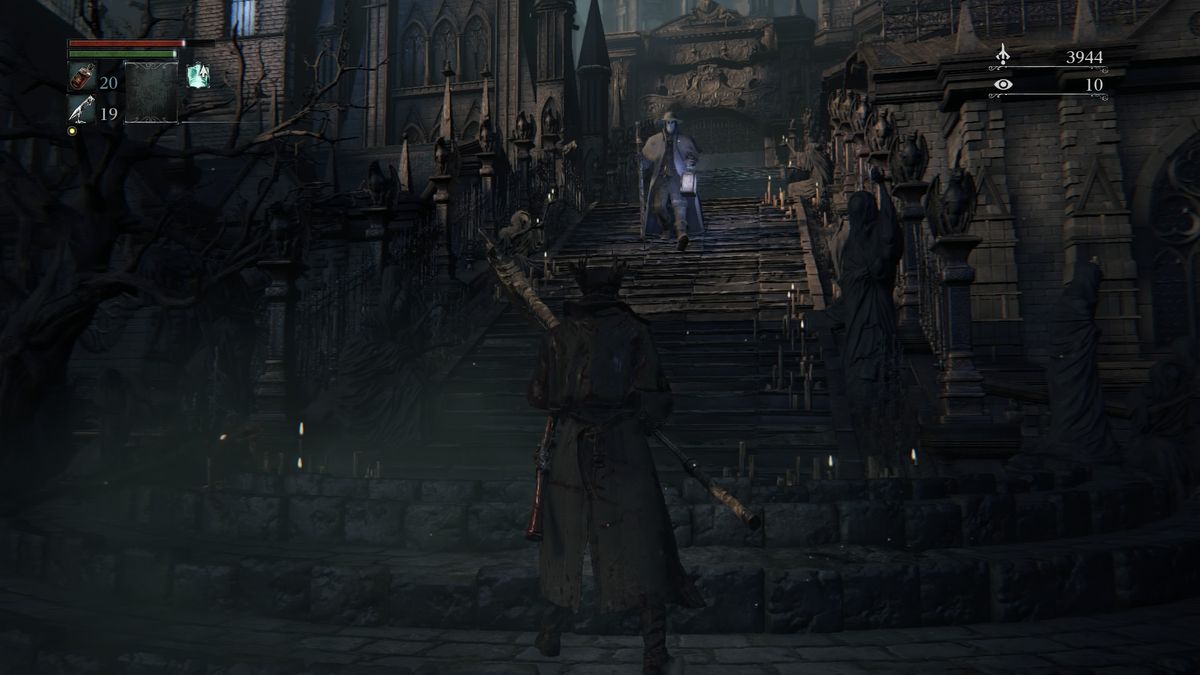Select the empty quick item slot
1200x675 pixels.
pyautogui.click(x=151, y=92)
